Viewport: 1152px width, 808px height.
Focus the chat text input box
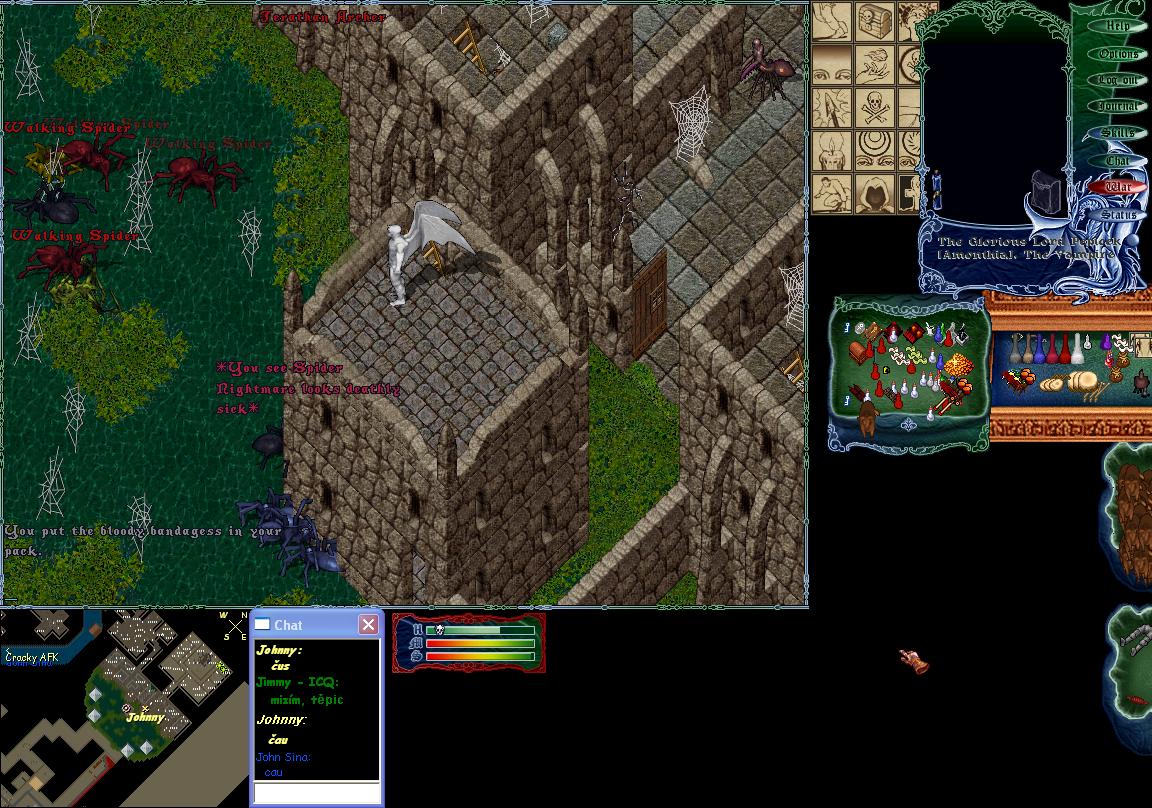tap(316, 793)
